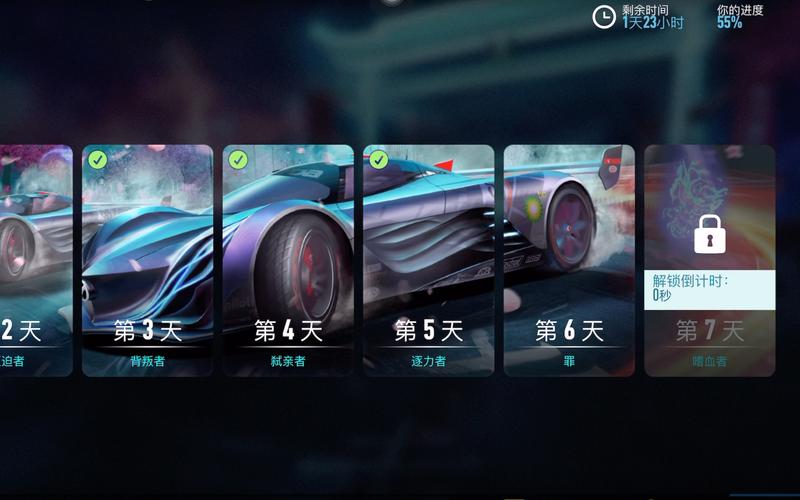Choose the 第5天 day card
The height and width of the screenshot is (500, 800).
(429, 260)
